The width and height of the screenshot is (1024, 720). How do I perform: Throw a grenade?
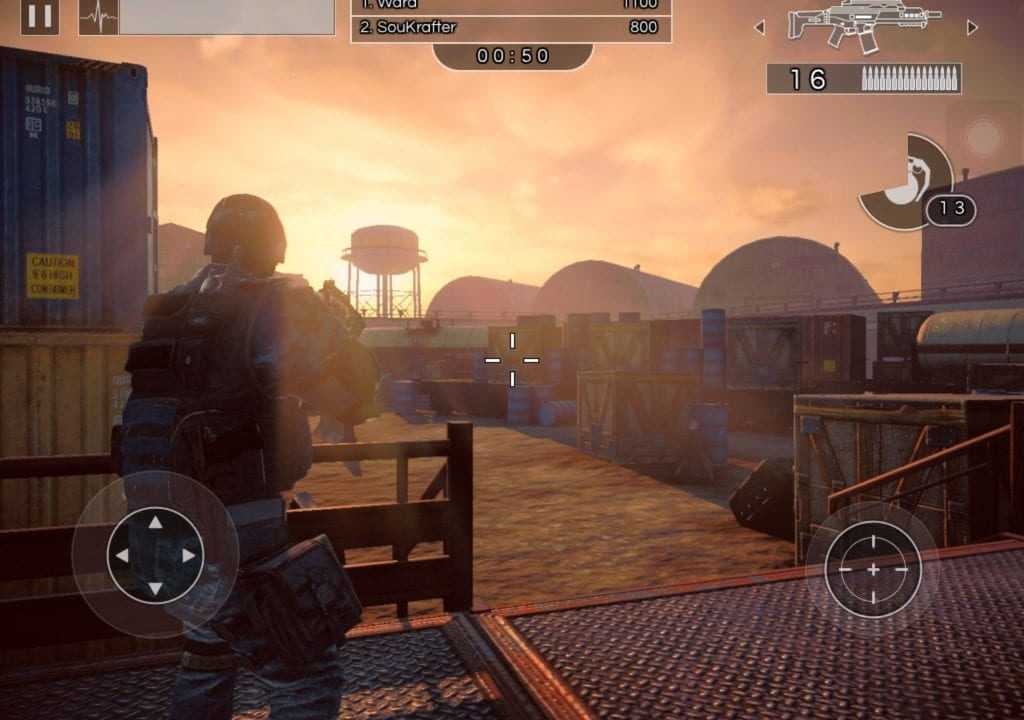click(x=908, y=183)
